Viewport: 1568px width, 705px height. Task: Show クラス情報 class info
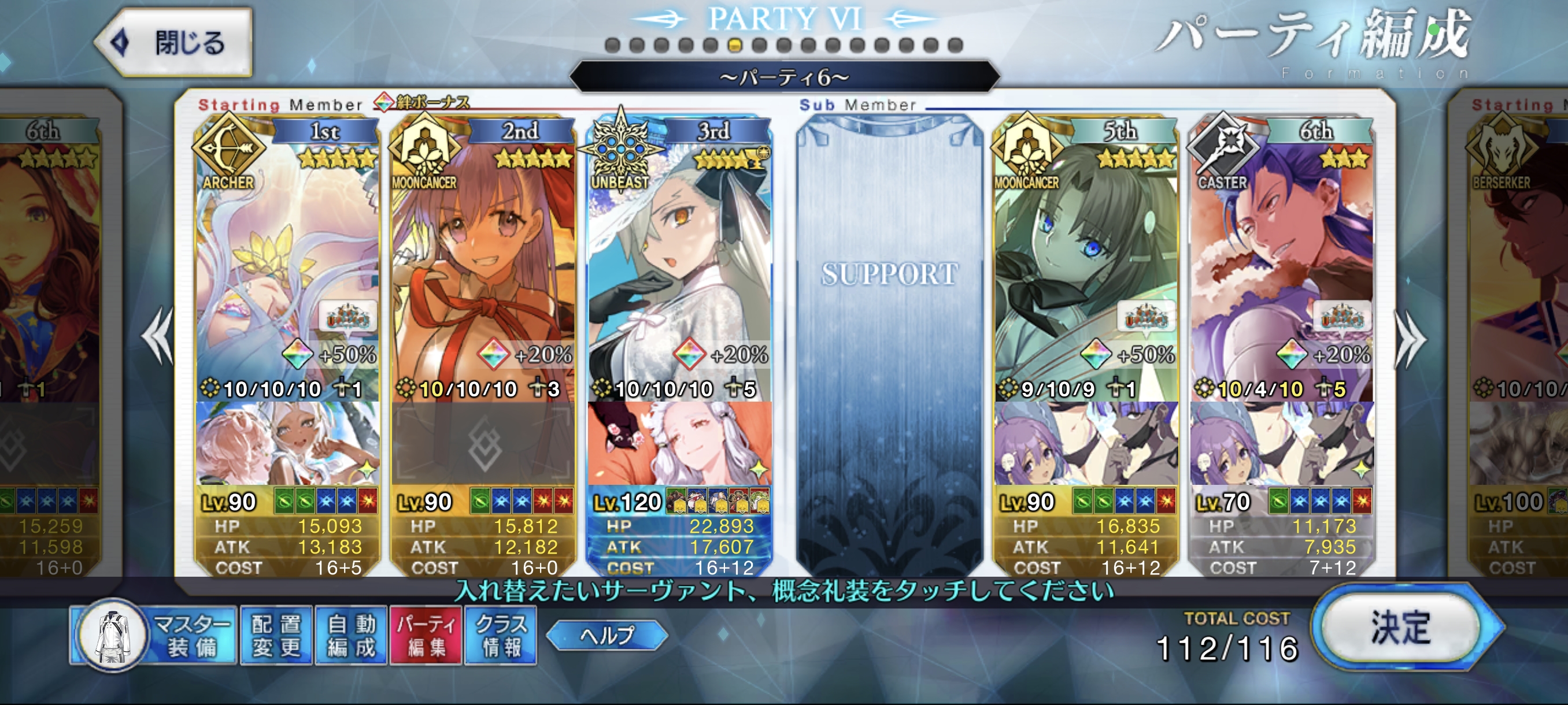[501, 635]
